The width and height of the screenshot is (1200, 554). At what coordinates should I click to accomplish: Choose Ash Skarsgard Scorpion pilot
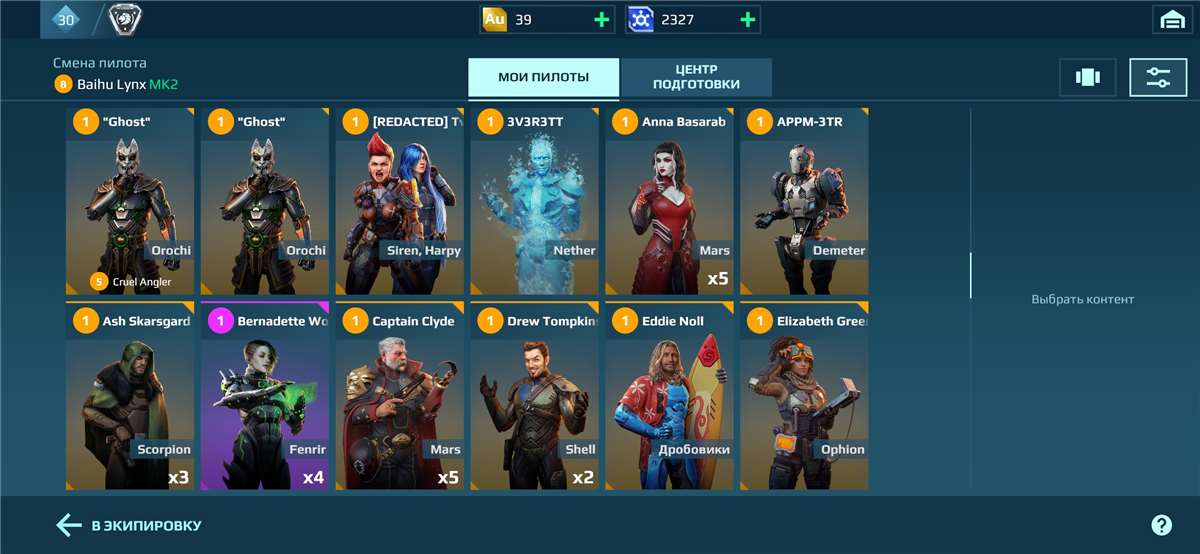coord(130,395)
